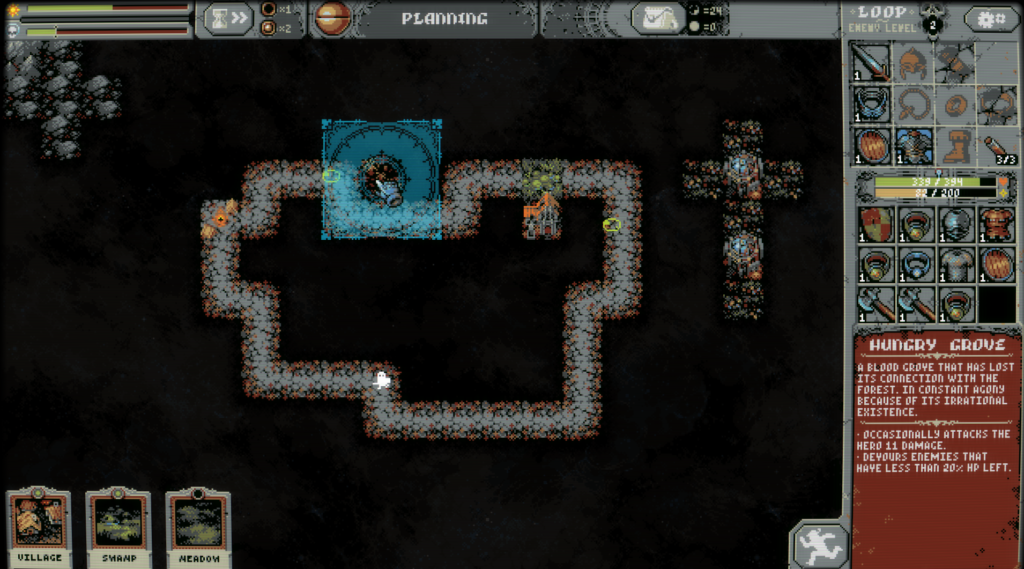1024x569 pixels.
Task: Pick the steel helmet-shaped armor item
Action: tap(956, 224)
